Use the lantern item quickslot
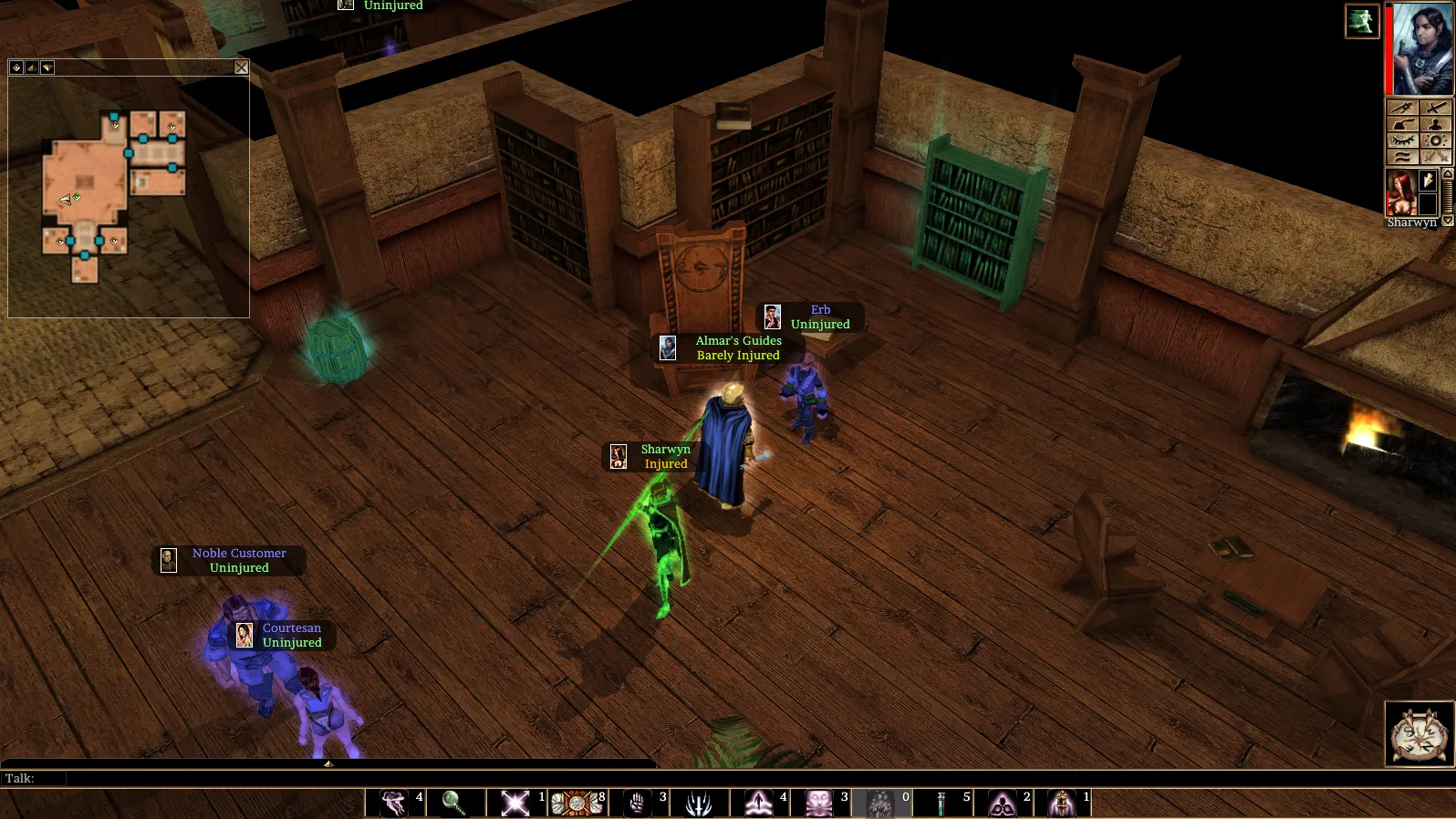1456x819 pixels. click(x=1062, y=803)
